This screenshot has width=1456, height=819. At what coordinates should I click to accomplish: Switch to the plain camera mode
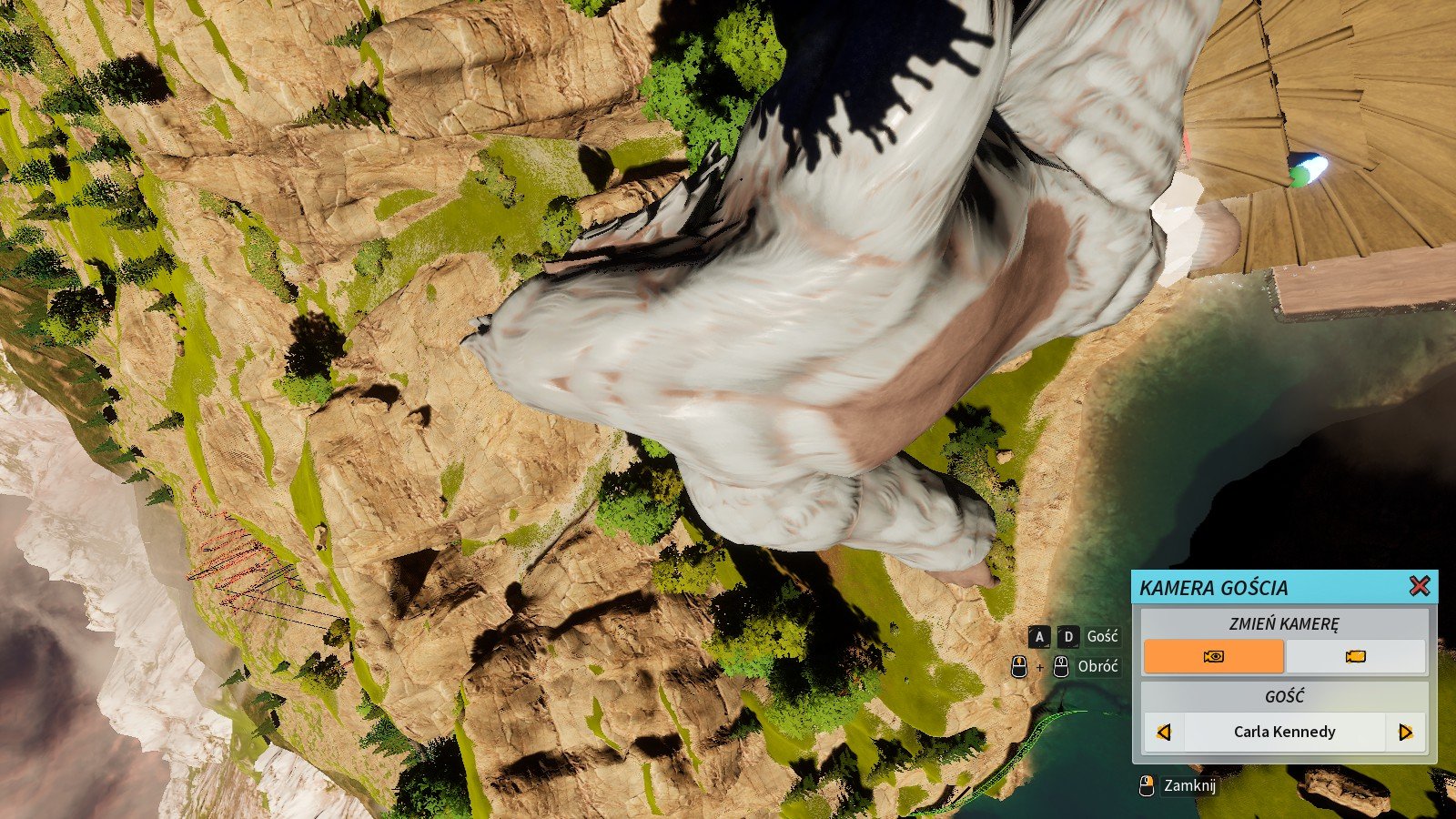pos(1355,656)
